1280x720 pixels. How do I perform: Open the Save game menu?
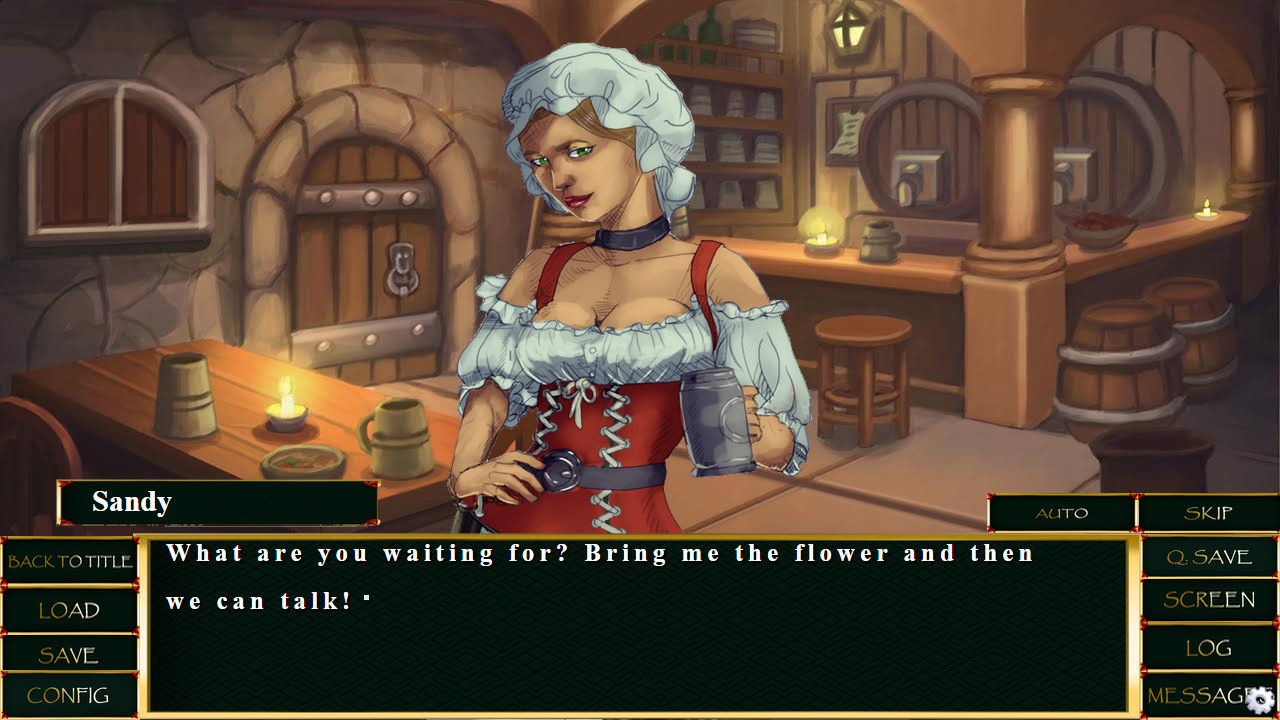(x=69, y=655)
